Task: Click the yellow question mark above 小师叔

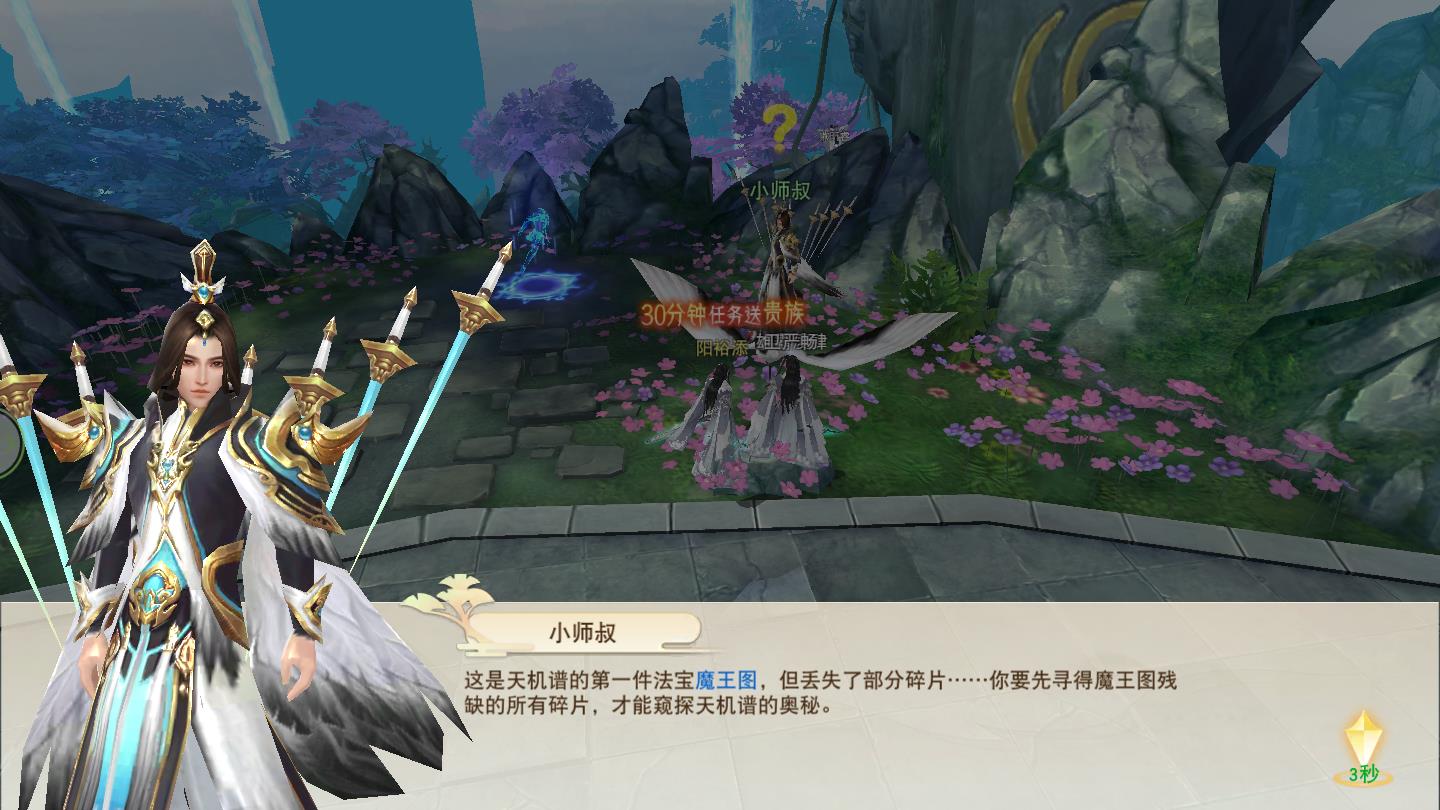Action: (x=781, y=127)
